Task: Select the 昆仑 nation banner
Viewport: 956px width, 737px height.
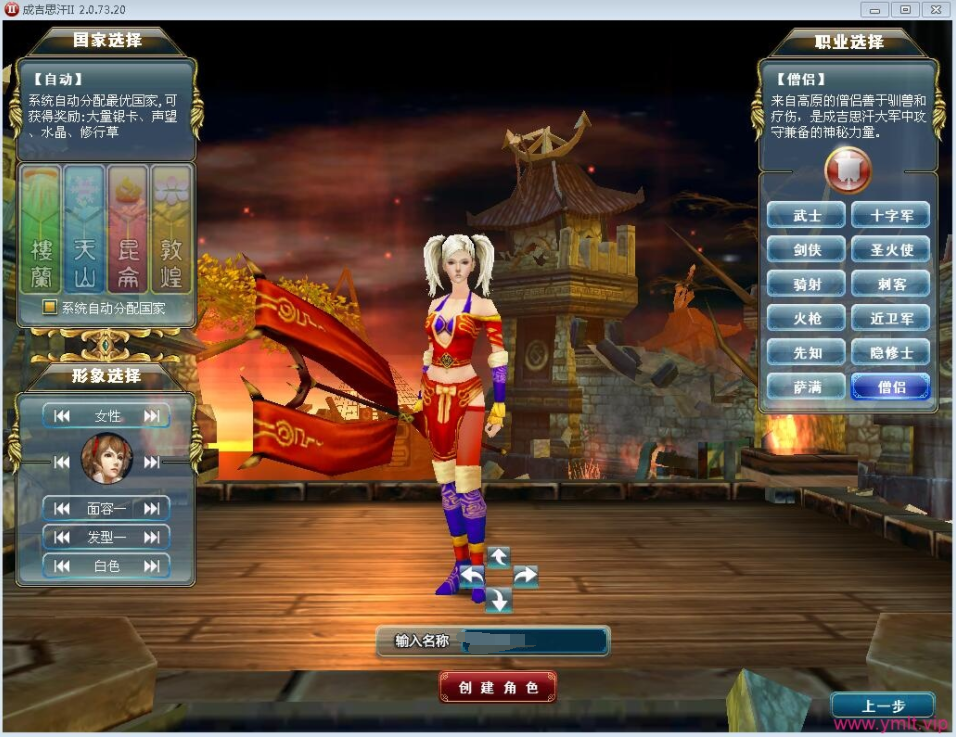Action: pyautogui.click(x=128, y=229)
